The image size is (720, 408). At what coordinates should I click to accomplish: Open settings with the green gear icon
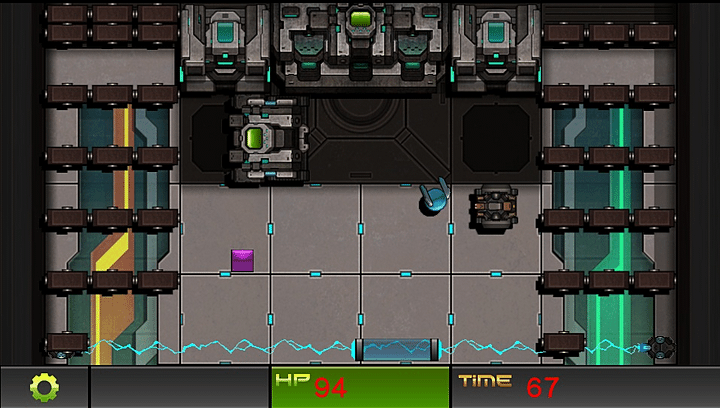click(45, 387)
